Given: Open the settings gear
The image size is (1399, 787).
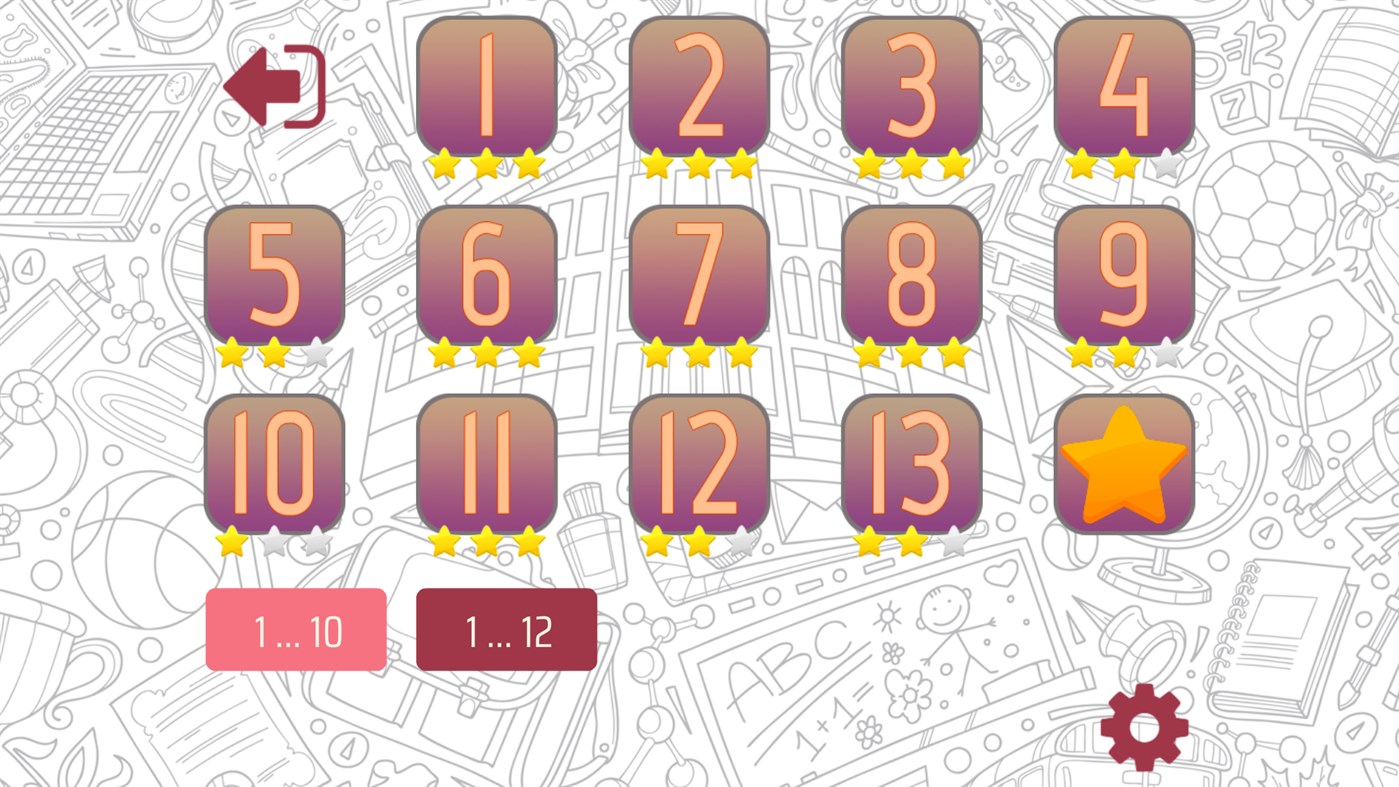Looking at the screenshot, I should pos(1146,726).
